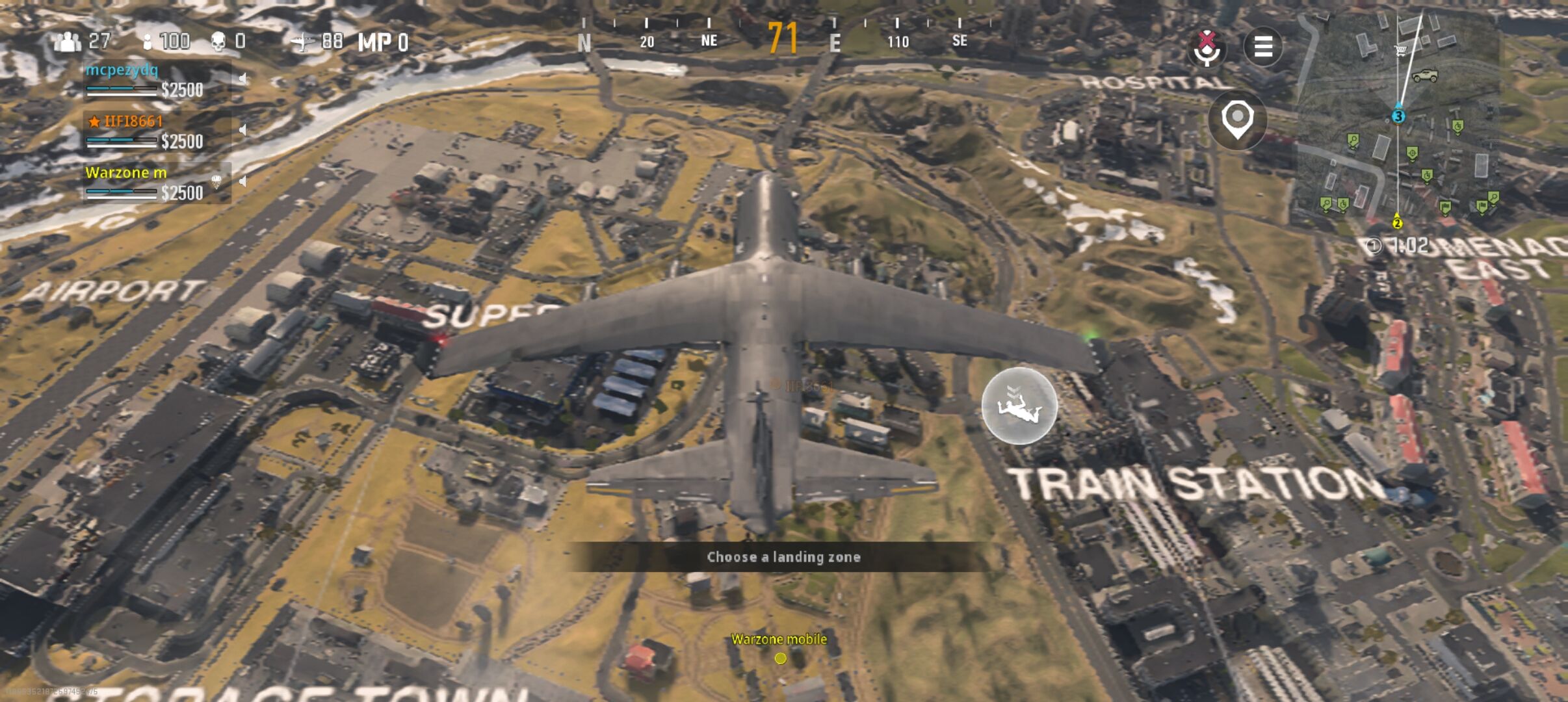The height and width of the screenshot is (702, 1568).
Task: Mute teammate mcpezydq's speaker icon
Action: pos(242,79)
